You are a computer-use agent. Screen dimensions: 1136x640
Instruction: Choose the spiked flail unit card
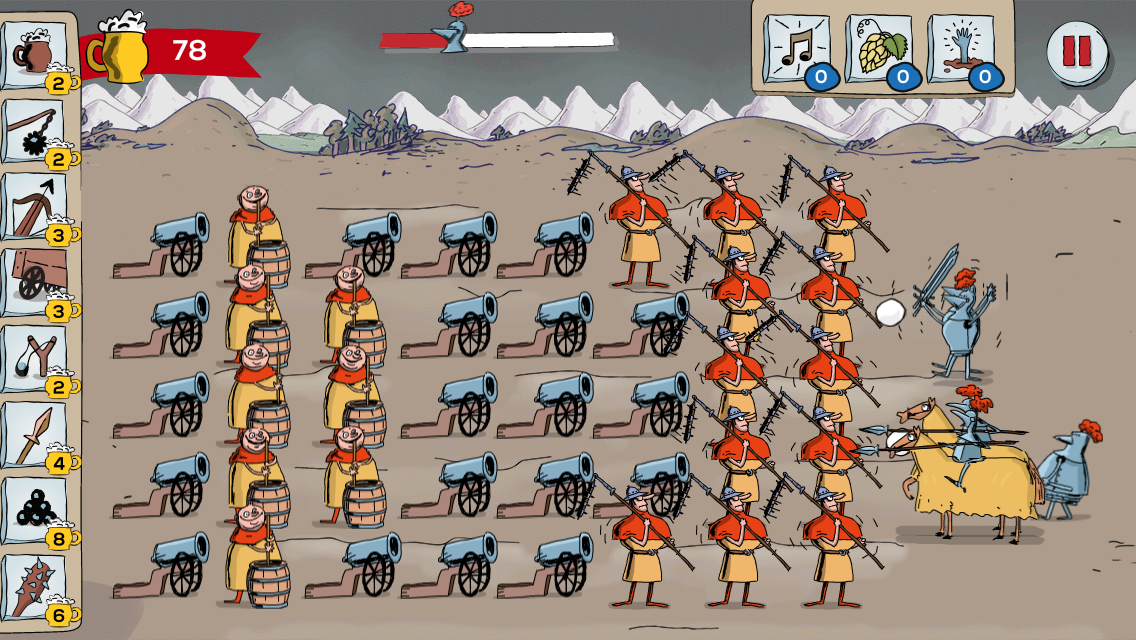coord(36,130)
